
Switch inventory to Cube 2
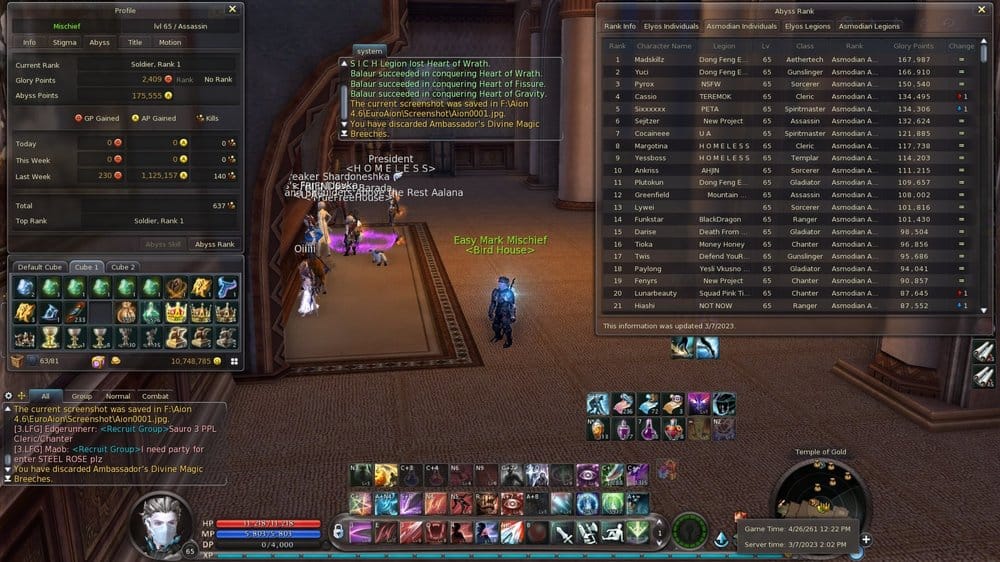123,267
